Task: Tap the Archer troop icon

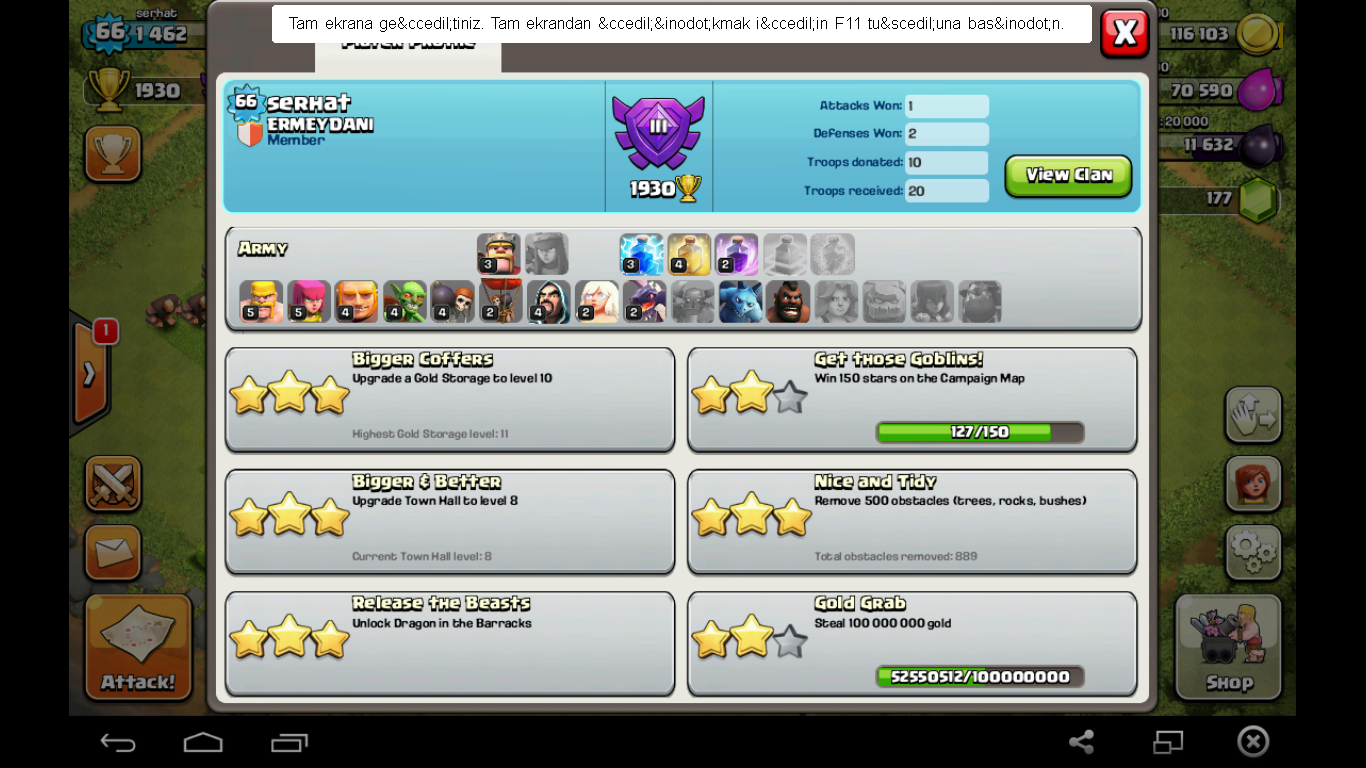Action: tap(309, 301)
